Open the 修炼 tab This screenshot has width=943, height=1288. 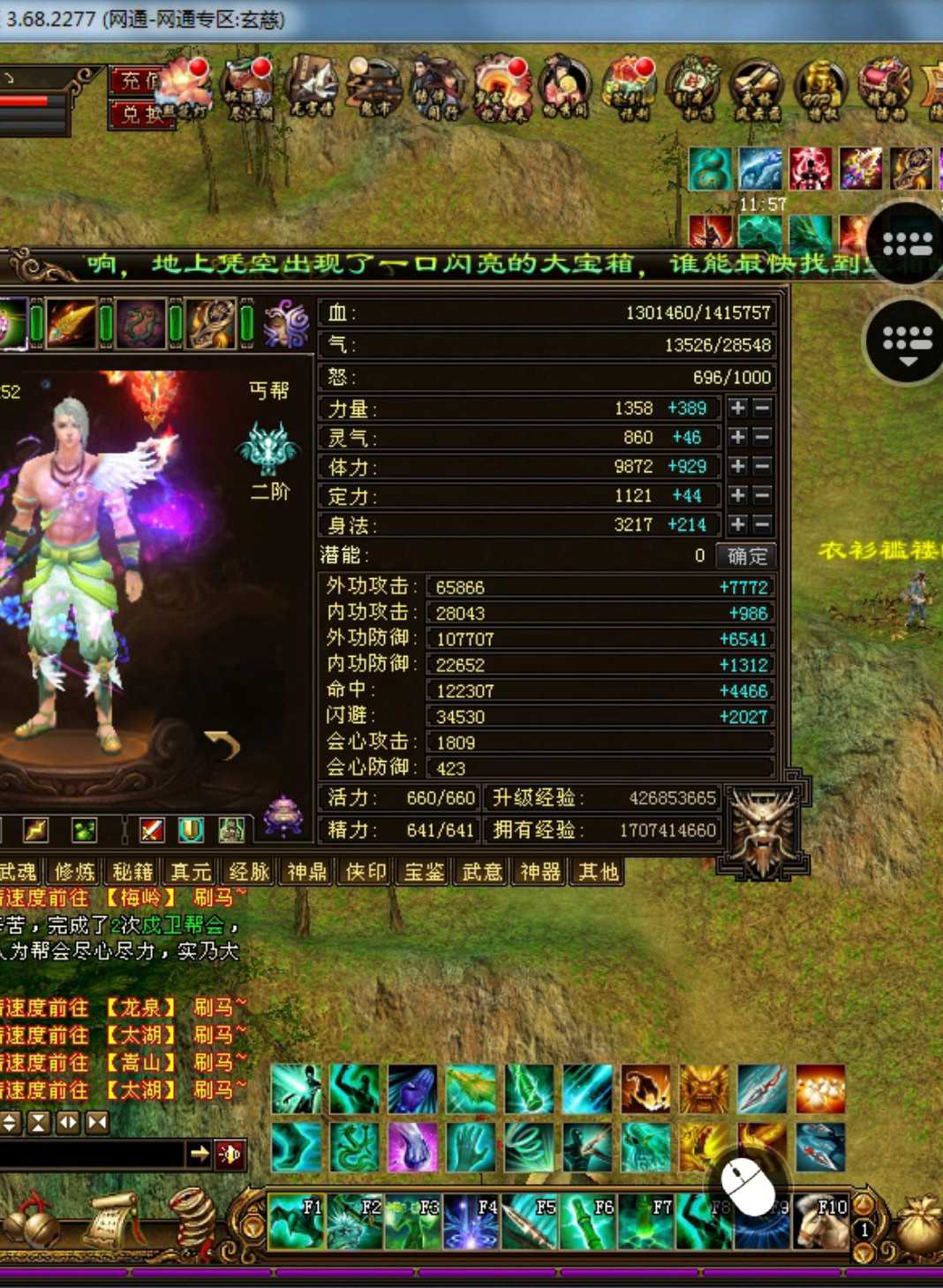(x=75, y=872)
